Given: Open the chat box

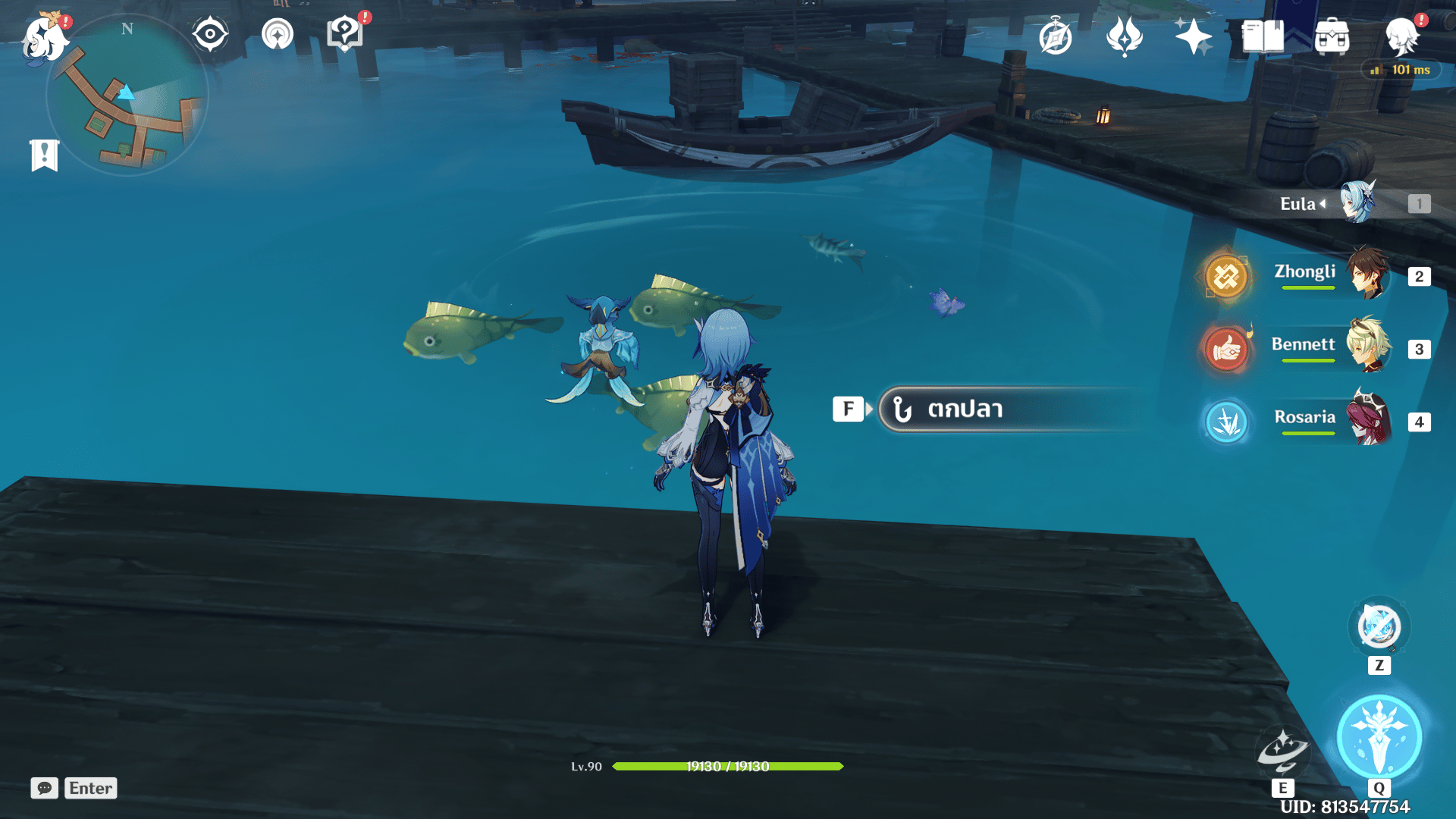Looking at the screenshot, I should pyautogui.click(x=74, y=788).
